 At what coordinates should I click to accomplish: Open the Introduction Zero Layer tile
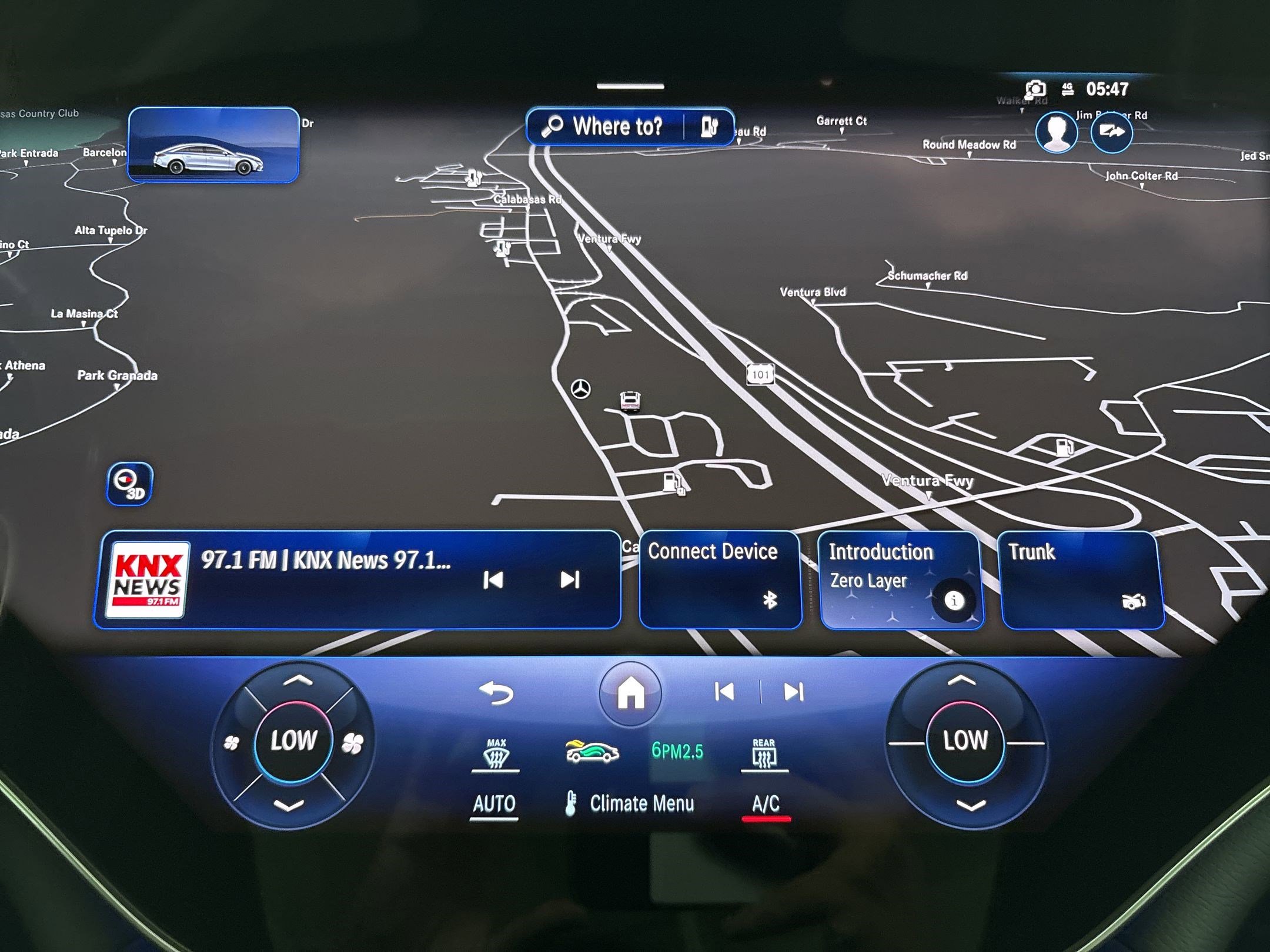(x=901, y=579)
